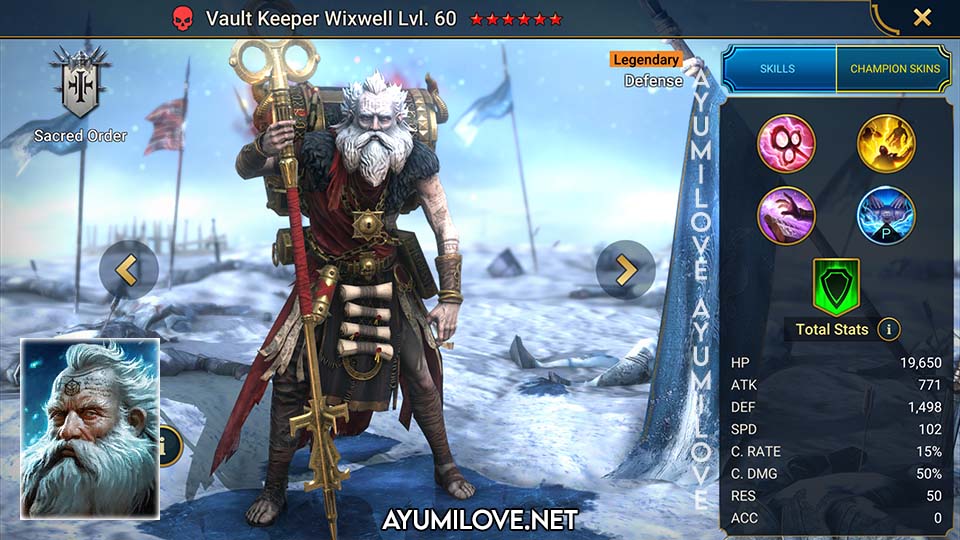Show Total Stats info details
Image resolution: width=960 pixels, height=540 pixels.
[888, 329]
